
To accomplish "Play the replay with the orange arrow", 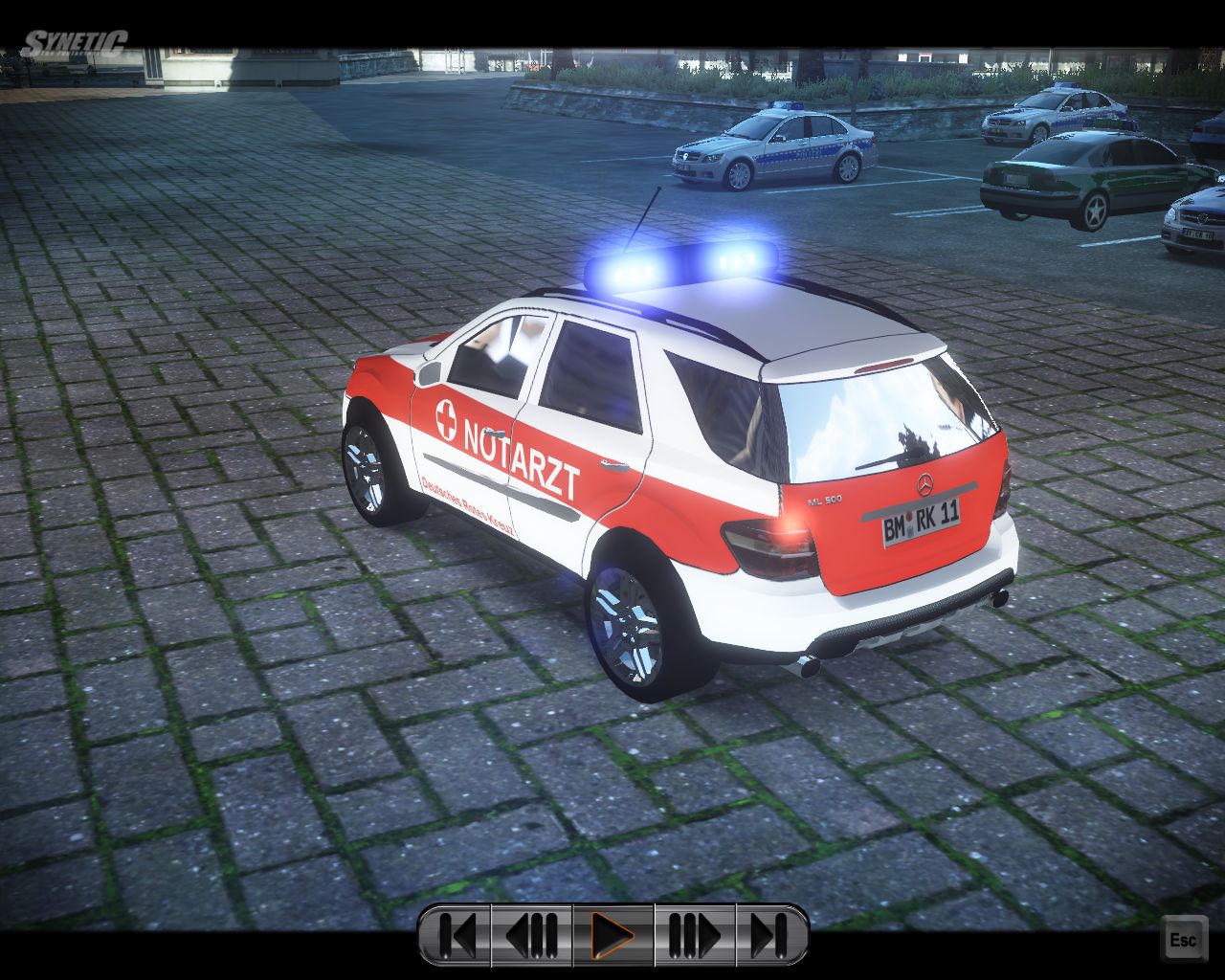I will coord(612,935).
